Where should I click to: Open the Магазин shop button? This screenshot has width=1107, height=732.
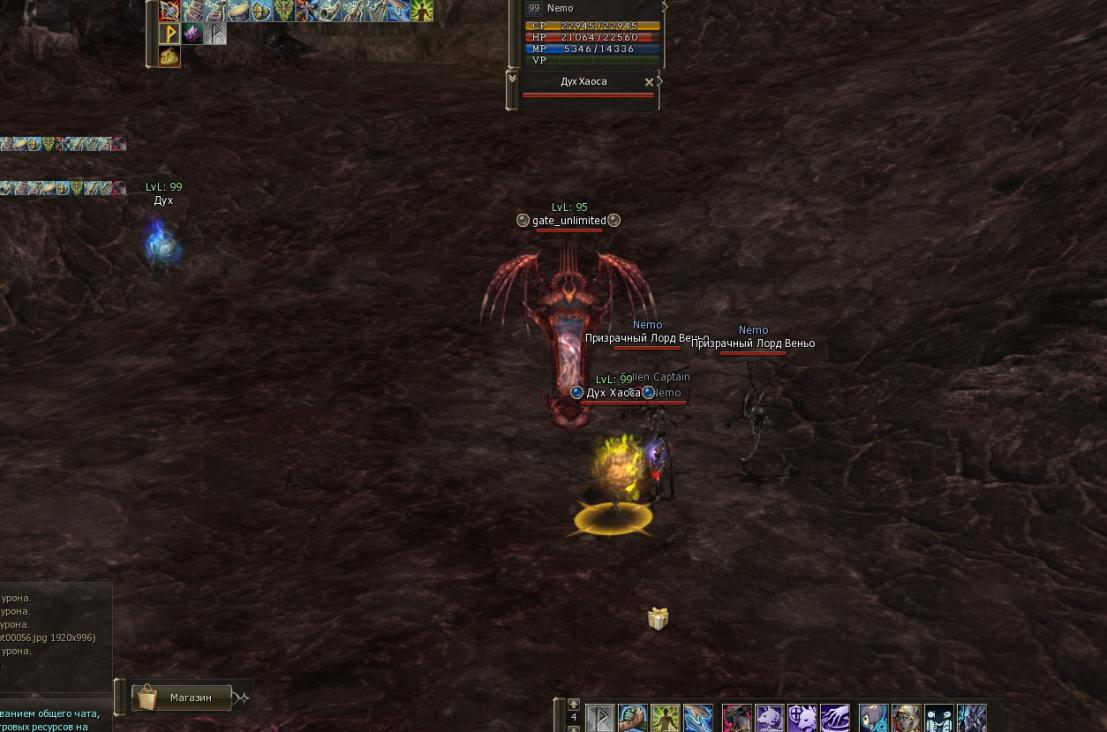182,697
